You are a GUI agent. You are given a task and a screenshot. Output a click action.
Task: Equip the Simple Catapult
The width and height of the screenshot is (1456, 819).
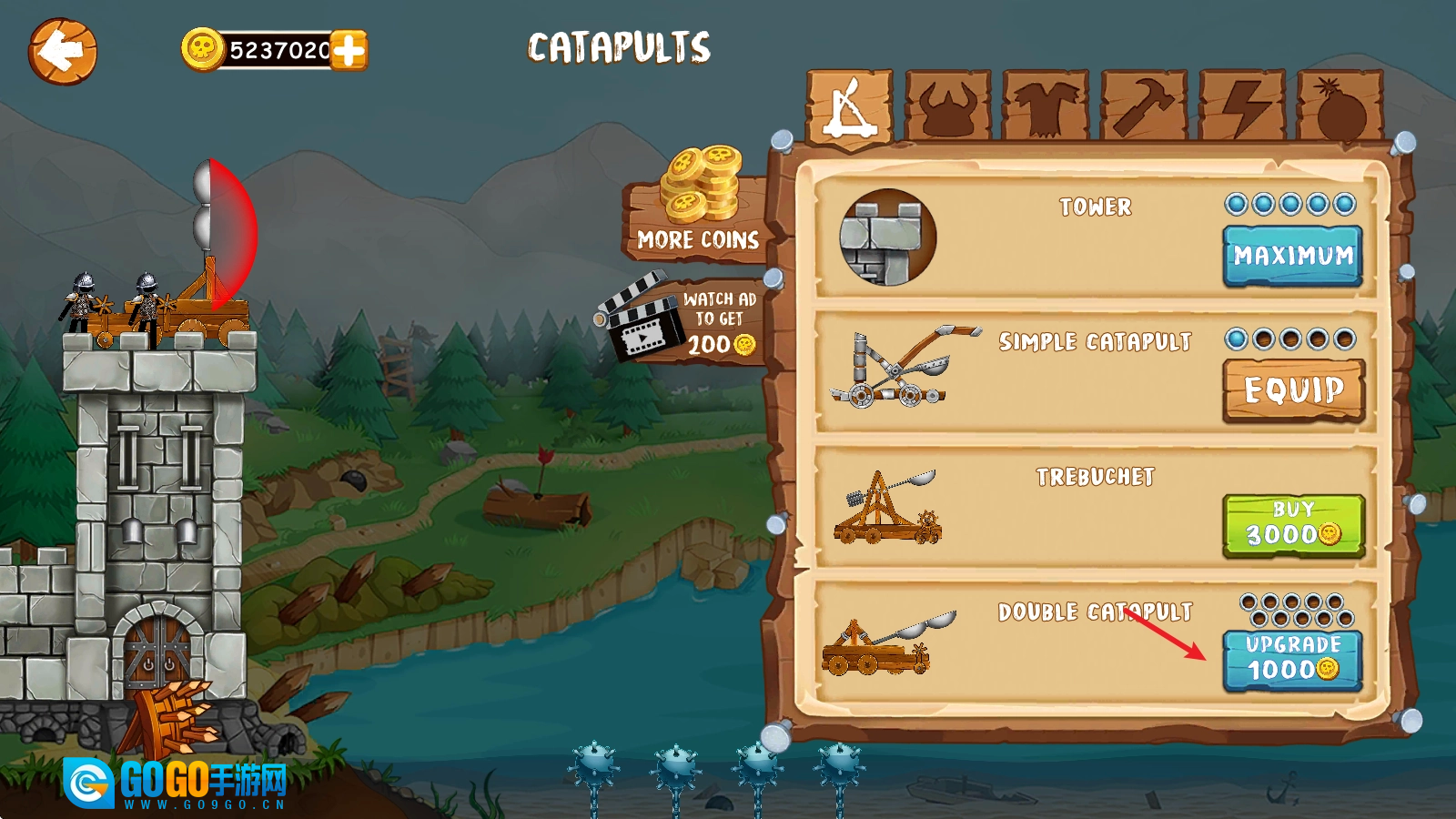[x=1293, y=390]
